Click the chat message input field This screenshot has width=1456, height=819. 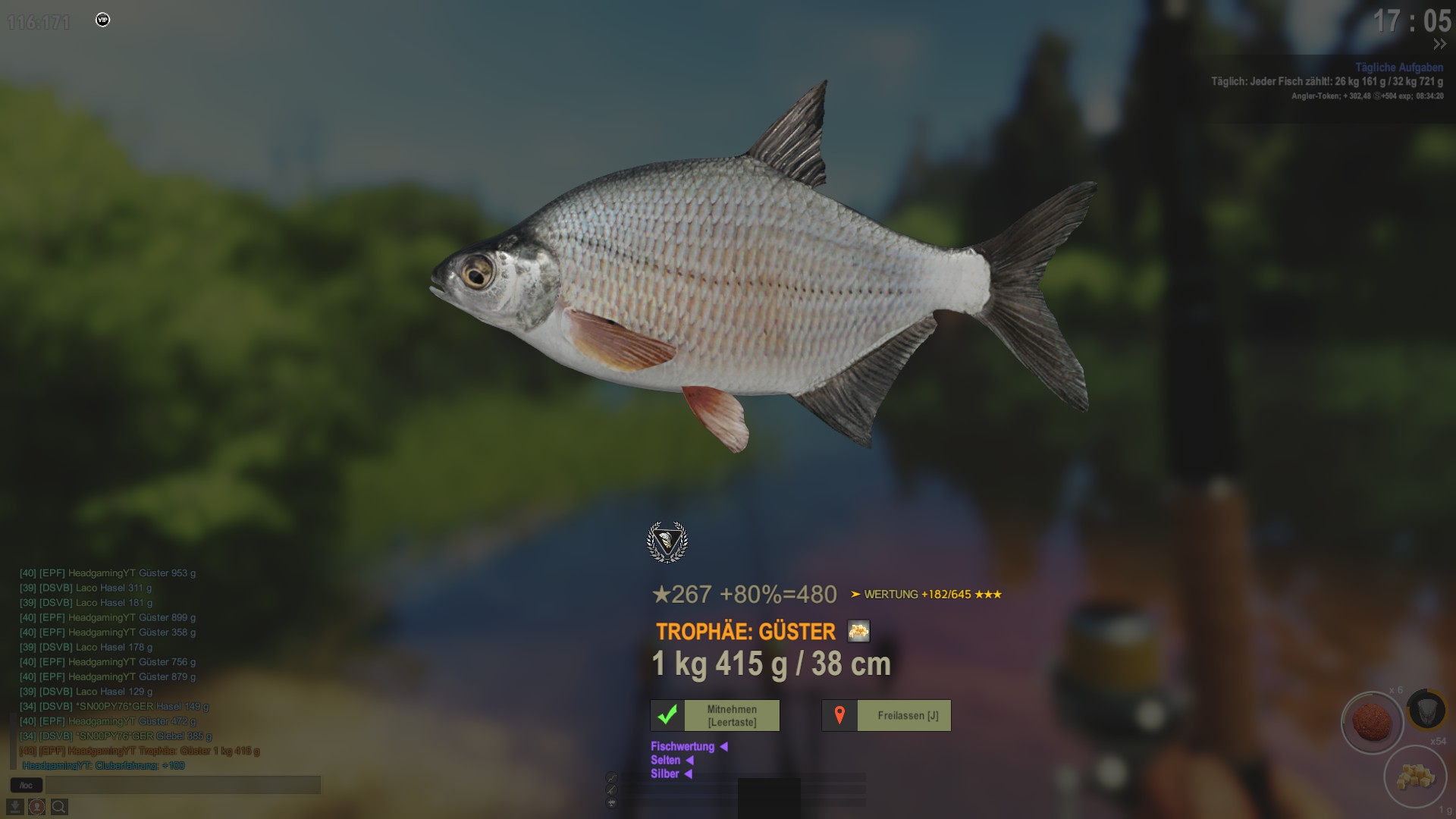[x=183, y=785]
